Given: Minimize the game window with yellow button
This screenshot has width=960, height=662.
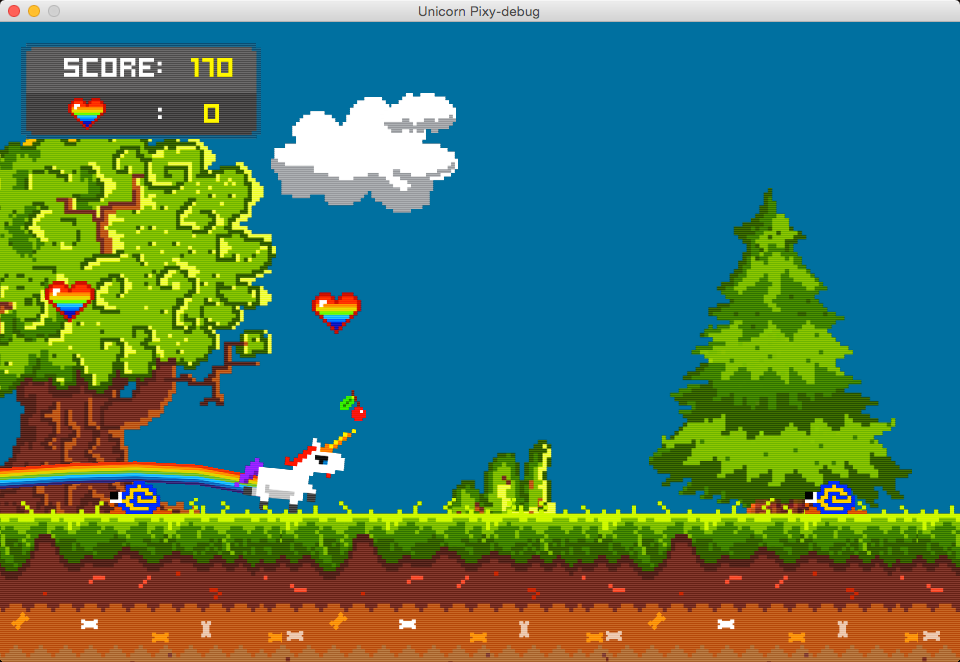Looking at the screenshot, I should click(34, 11).
